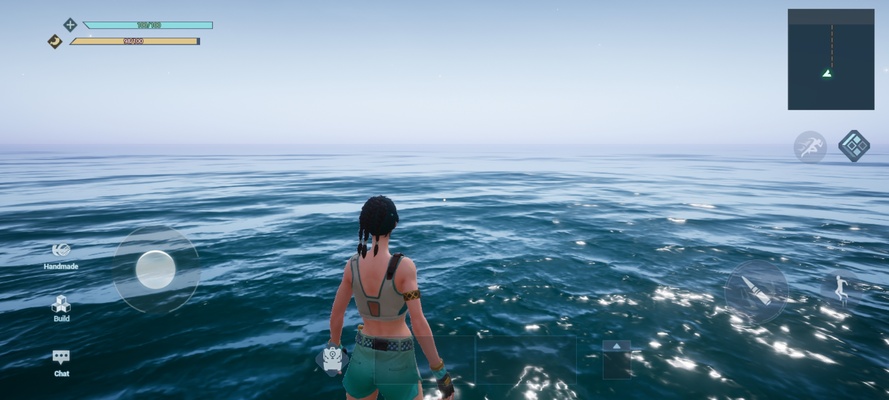This screenshot has width=889, height=400.
Task: Toggle the sprint running icon
Action: [810, 146]
